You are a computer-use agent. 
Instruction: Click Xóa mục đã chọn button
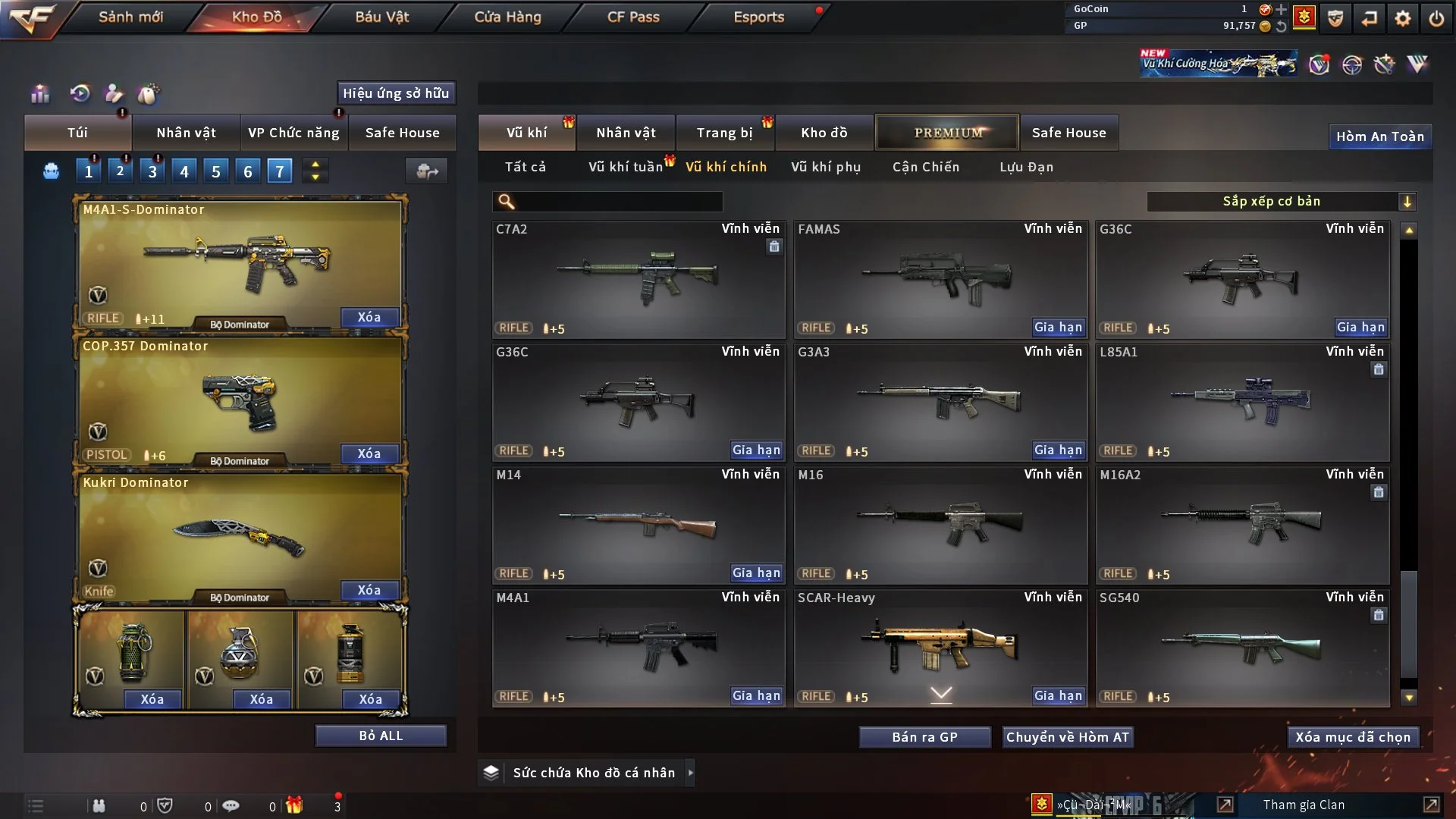1353,737
